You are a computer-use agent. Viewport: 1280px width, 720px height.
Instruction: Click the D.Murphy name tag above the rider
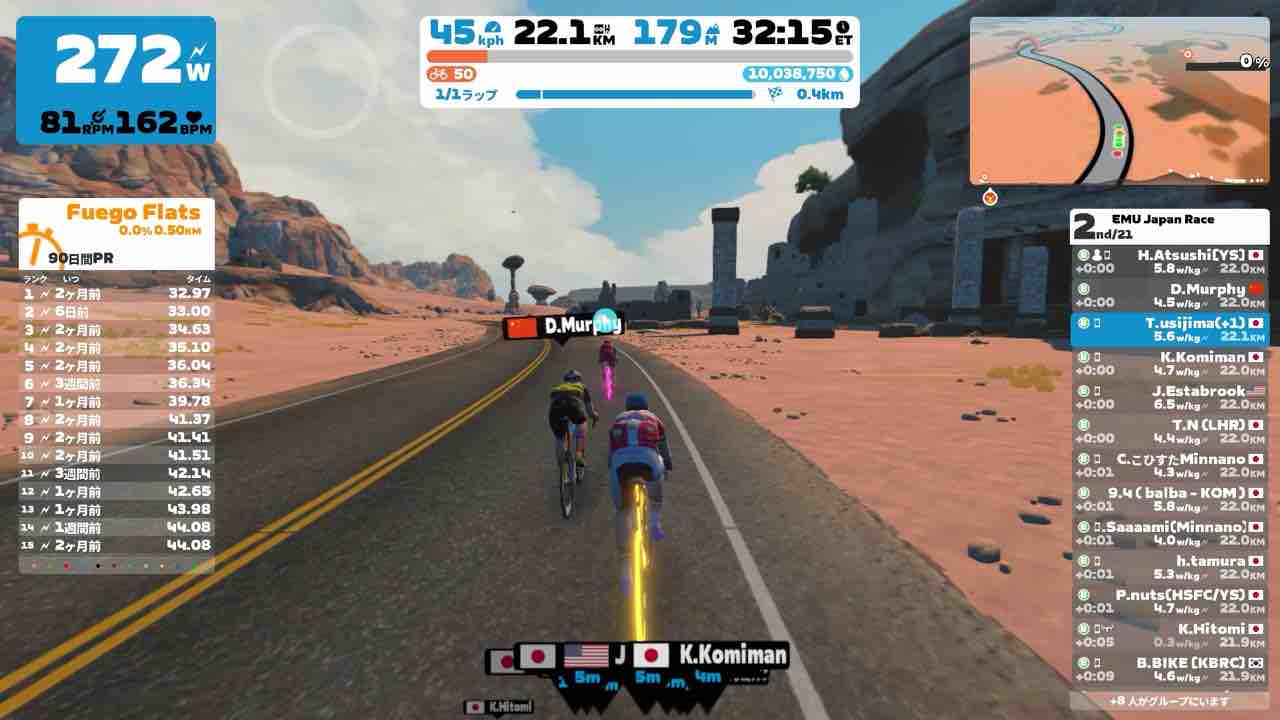click(x=563, y=325)
